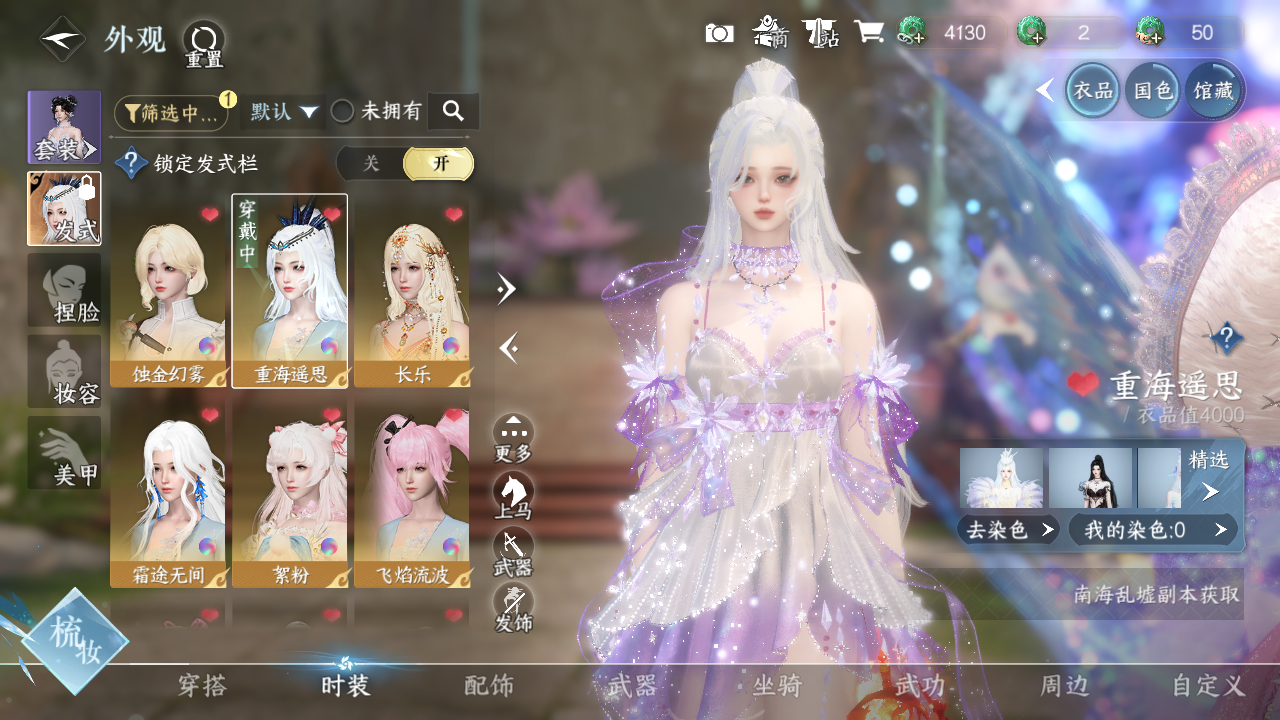Open the shopping cart
The width and height of the screenshot is (1280, 720).
point(868,33)
